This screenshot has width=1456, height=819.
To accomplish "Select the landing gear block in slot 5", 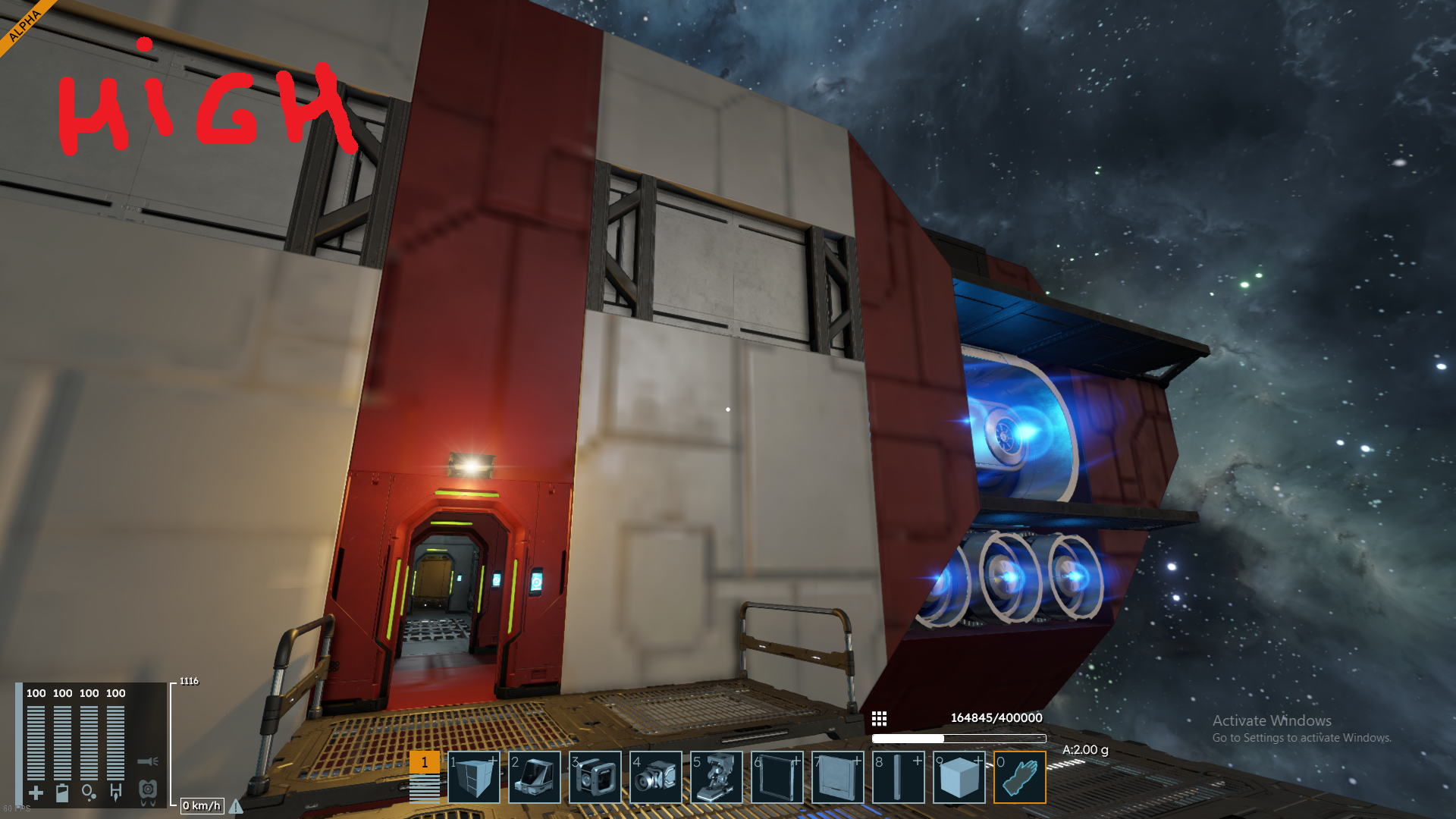I will pos(717,777).
